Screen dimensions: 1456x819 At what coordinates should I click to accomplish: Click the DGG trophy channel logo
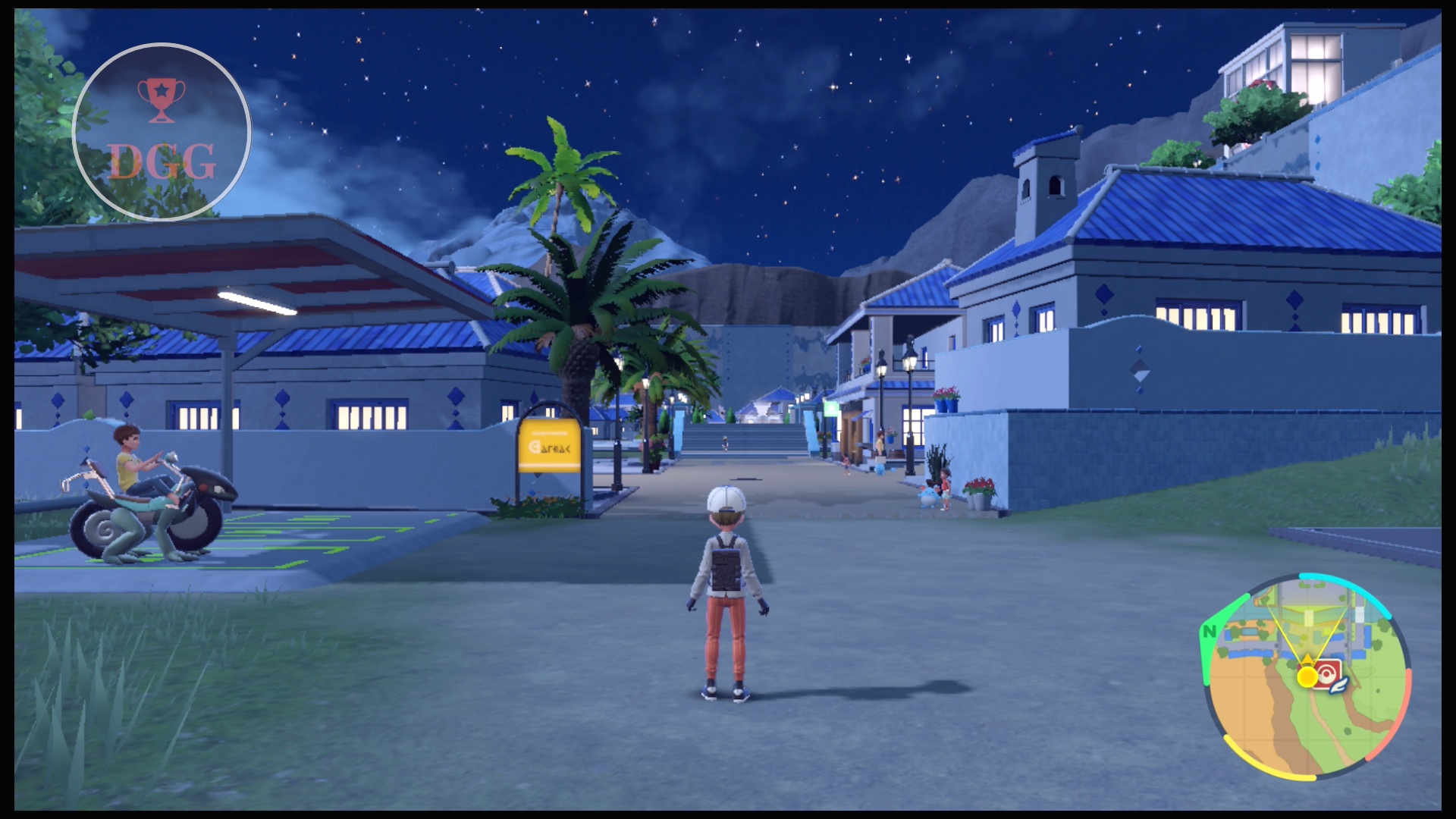click(x=162, y=132)
